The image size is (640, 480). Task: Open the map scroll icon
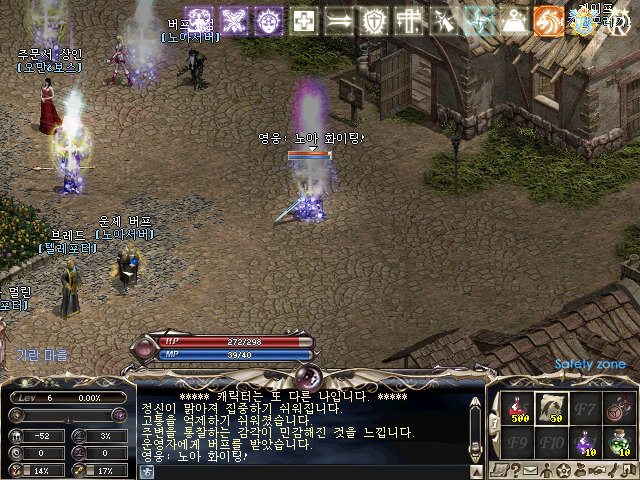point(499,470)
